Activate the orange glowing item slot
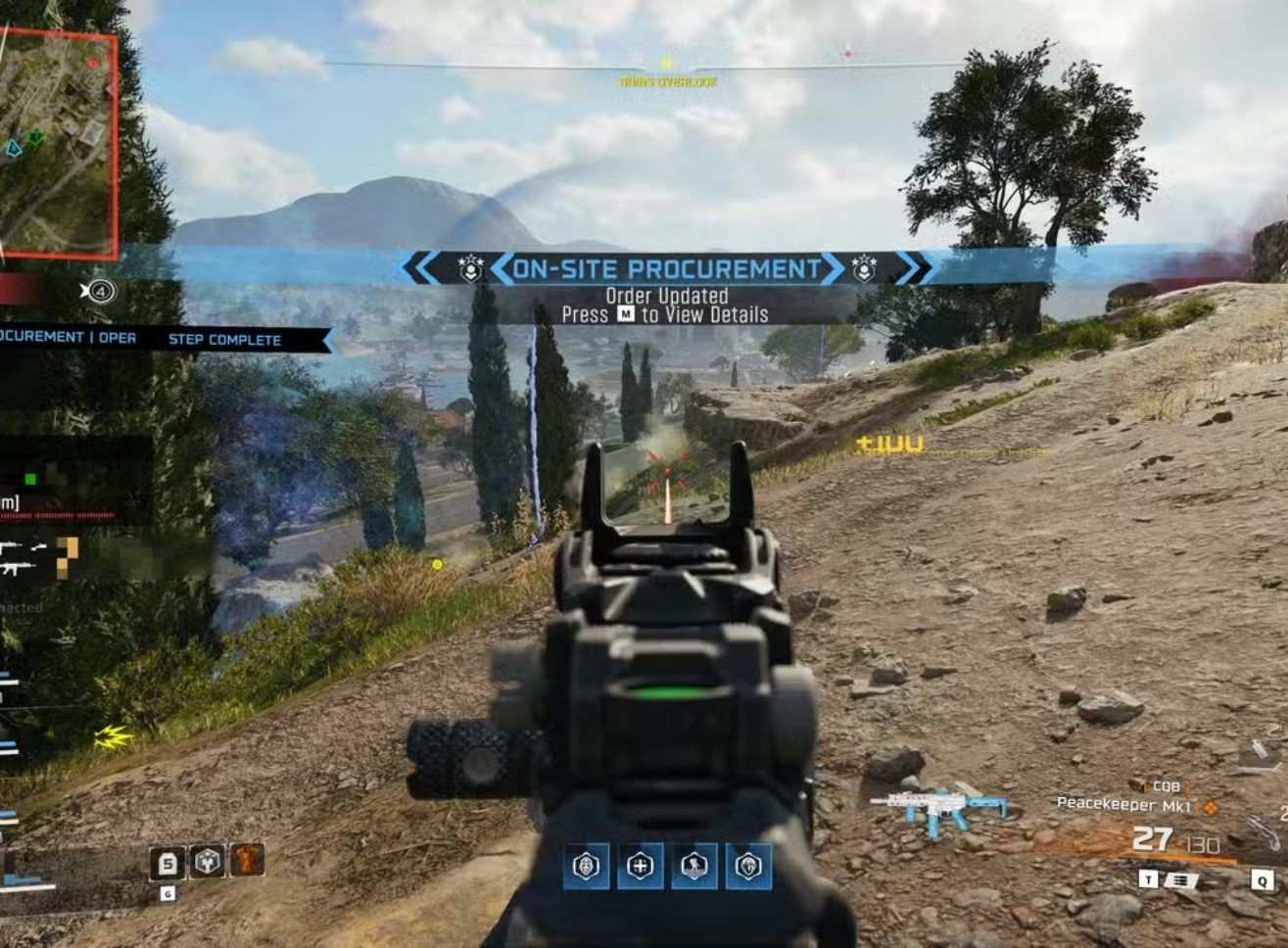The height and width of the screenshot is (948, 1288). [x=246, y=861]
